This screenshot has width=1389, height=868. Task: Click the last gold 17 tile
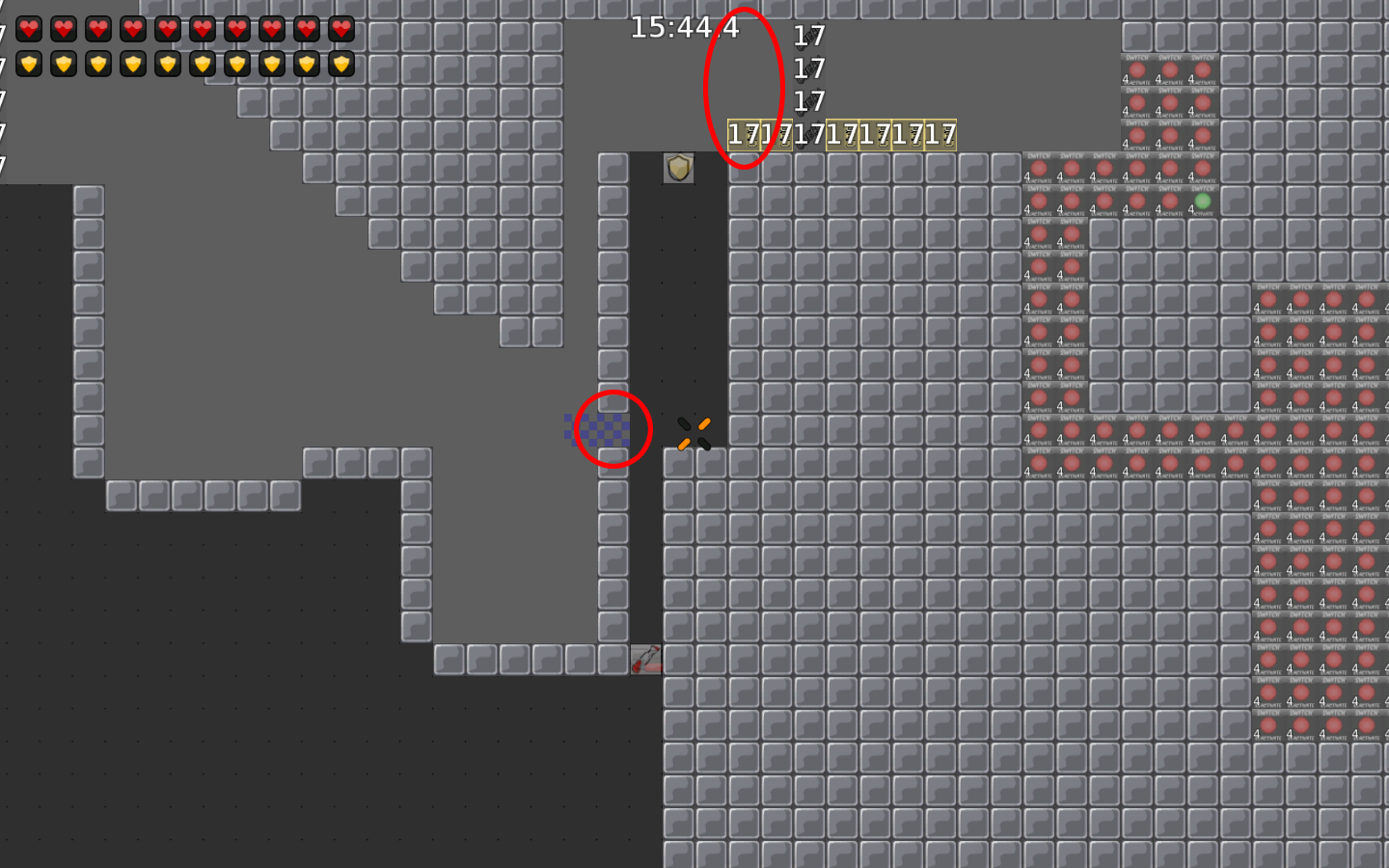(x=942, y=136)
